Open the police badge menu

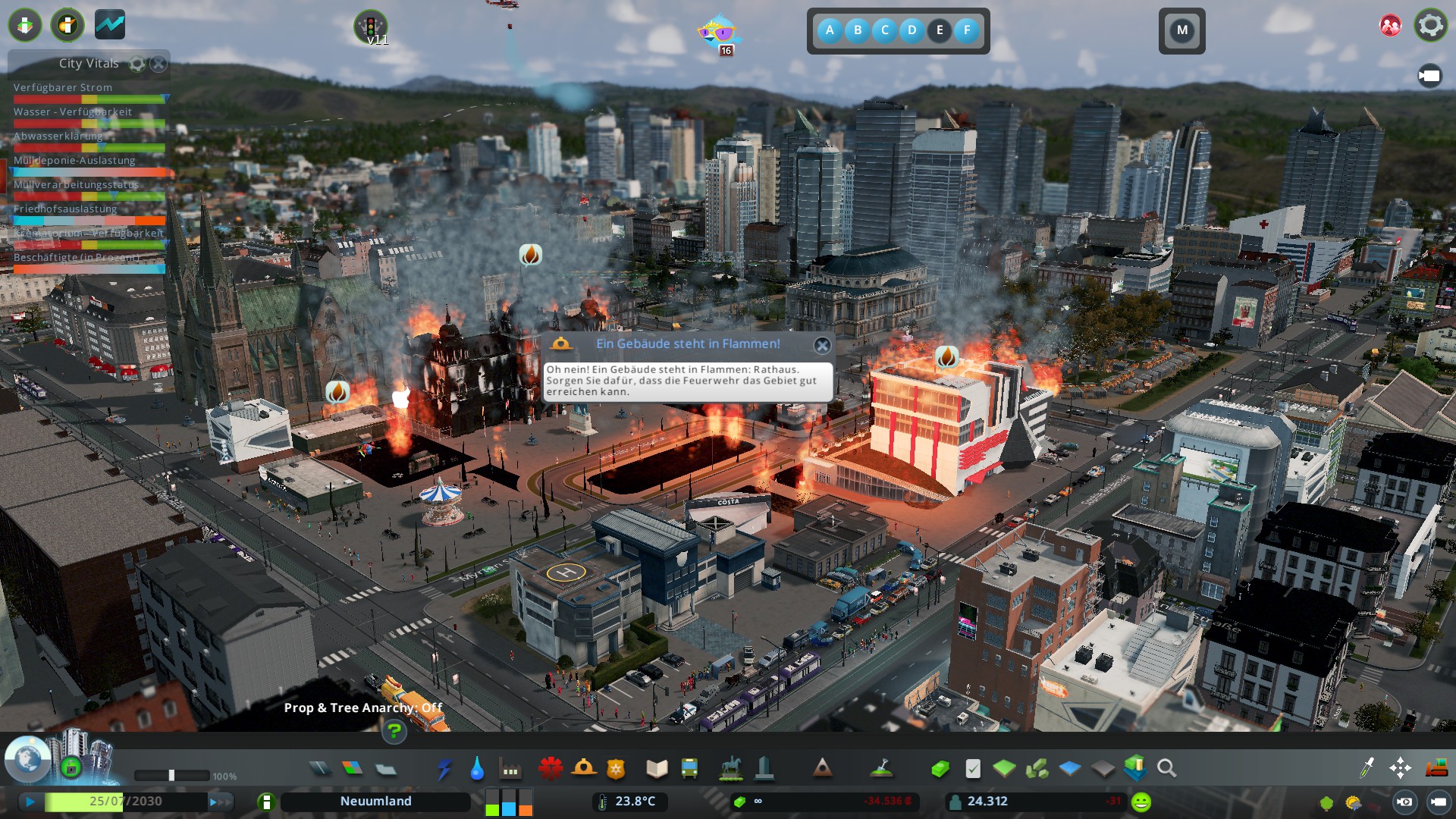tap(616, 769)
